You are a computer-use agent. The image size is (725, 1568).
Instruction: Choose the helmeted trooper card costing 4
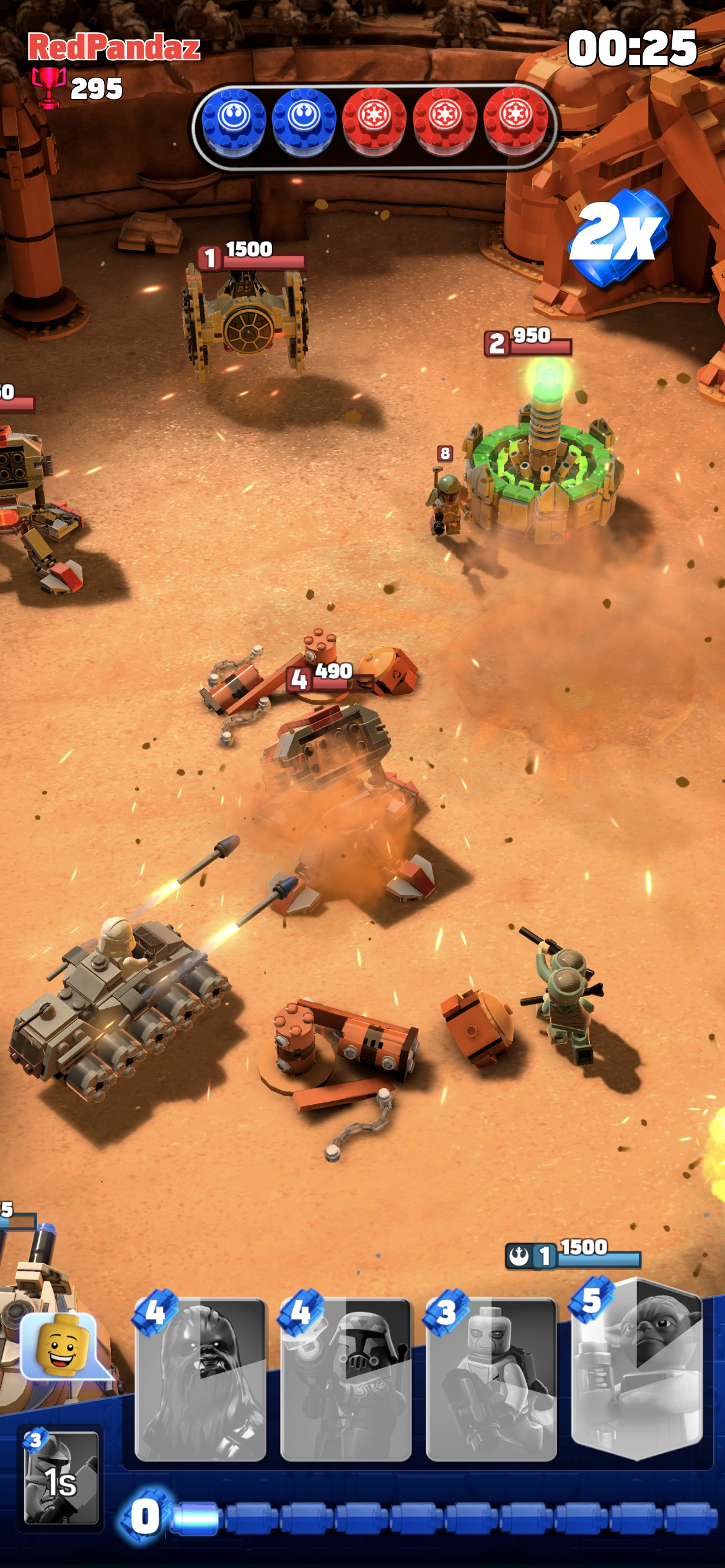[x=346, y=1380]
